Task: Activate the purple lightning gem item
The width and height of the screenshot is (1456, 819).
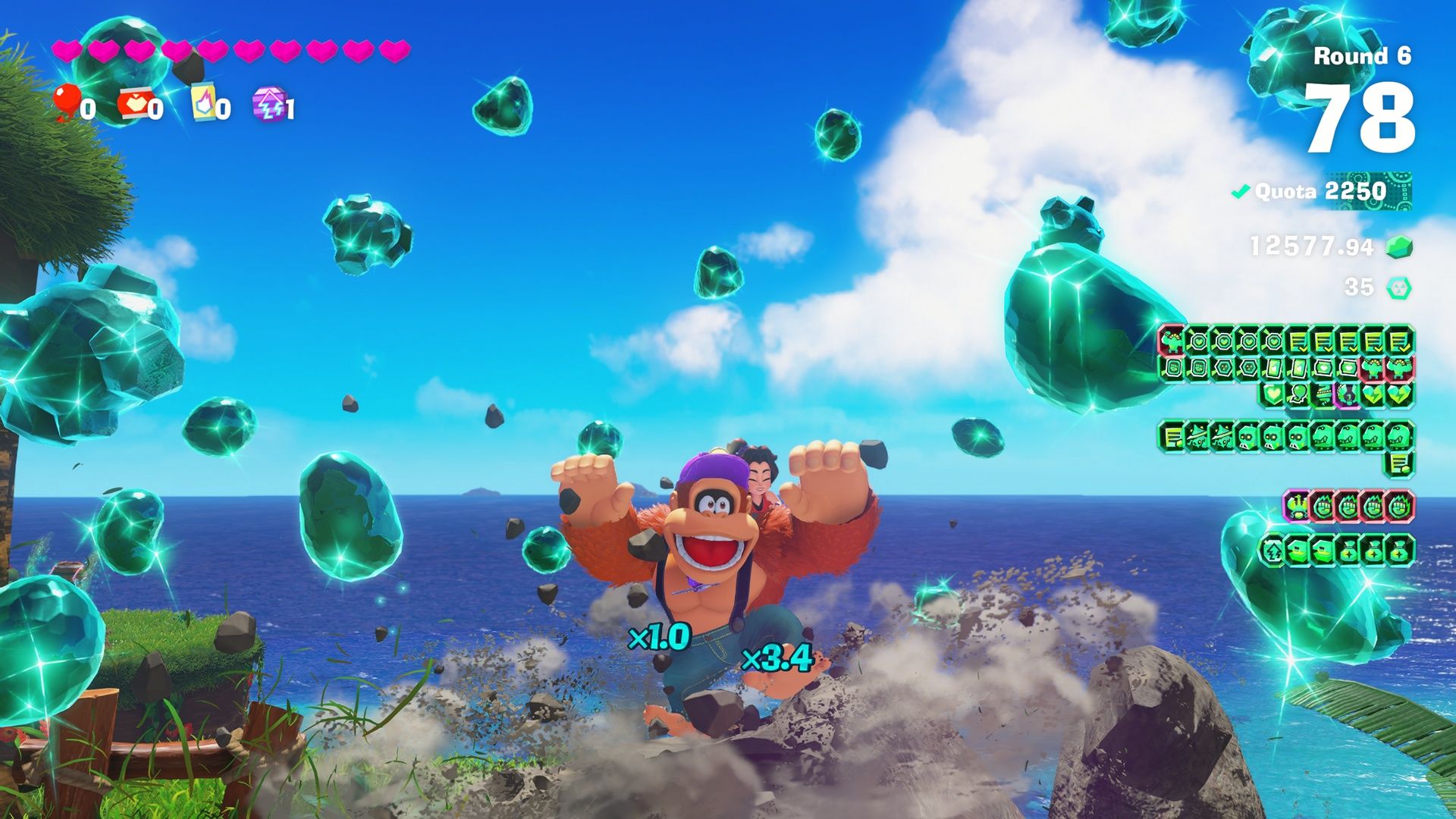Action: tap(269, 105)
